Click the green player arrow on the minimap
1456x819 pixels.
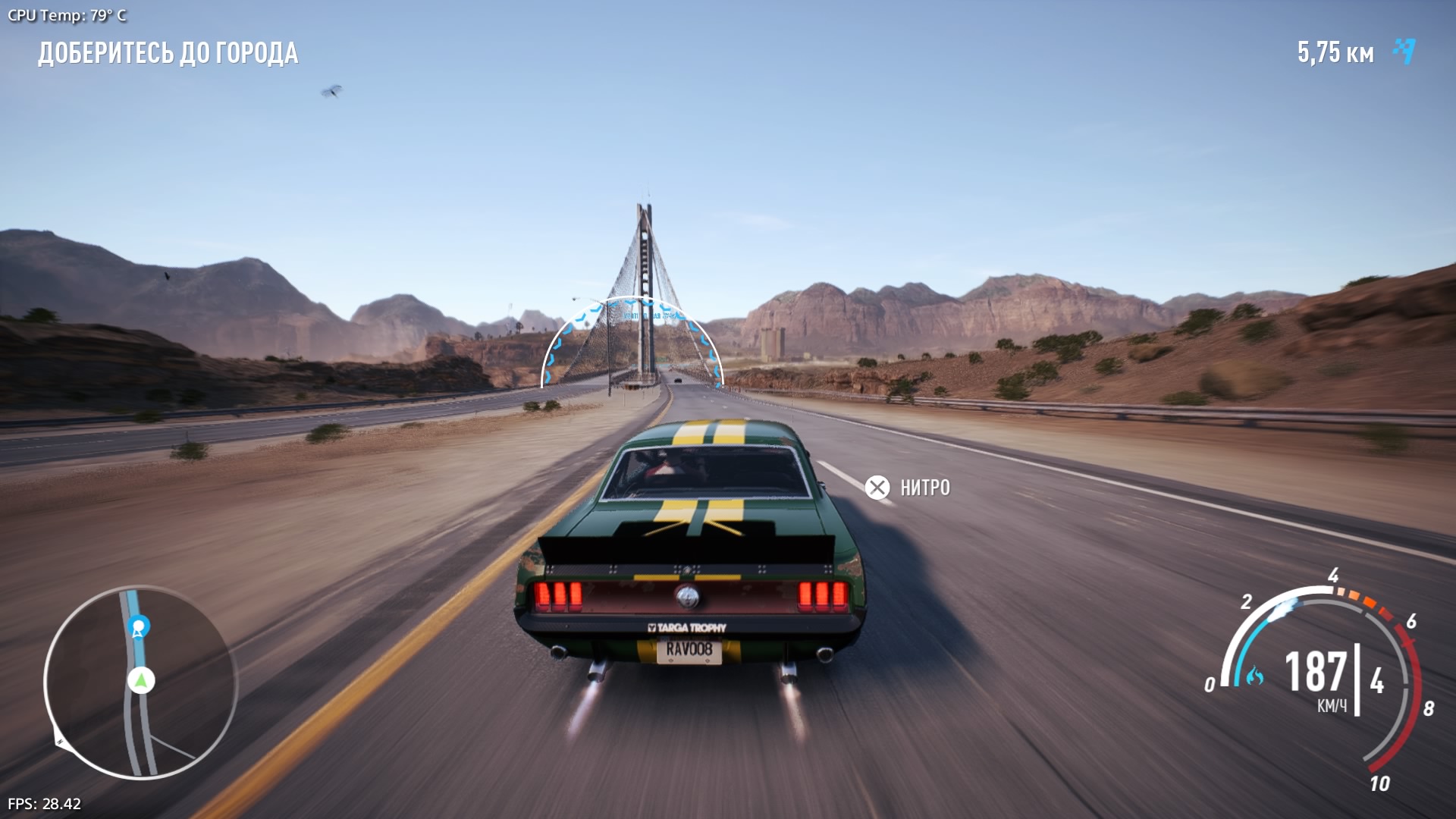click(141, 680)
